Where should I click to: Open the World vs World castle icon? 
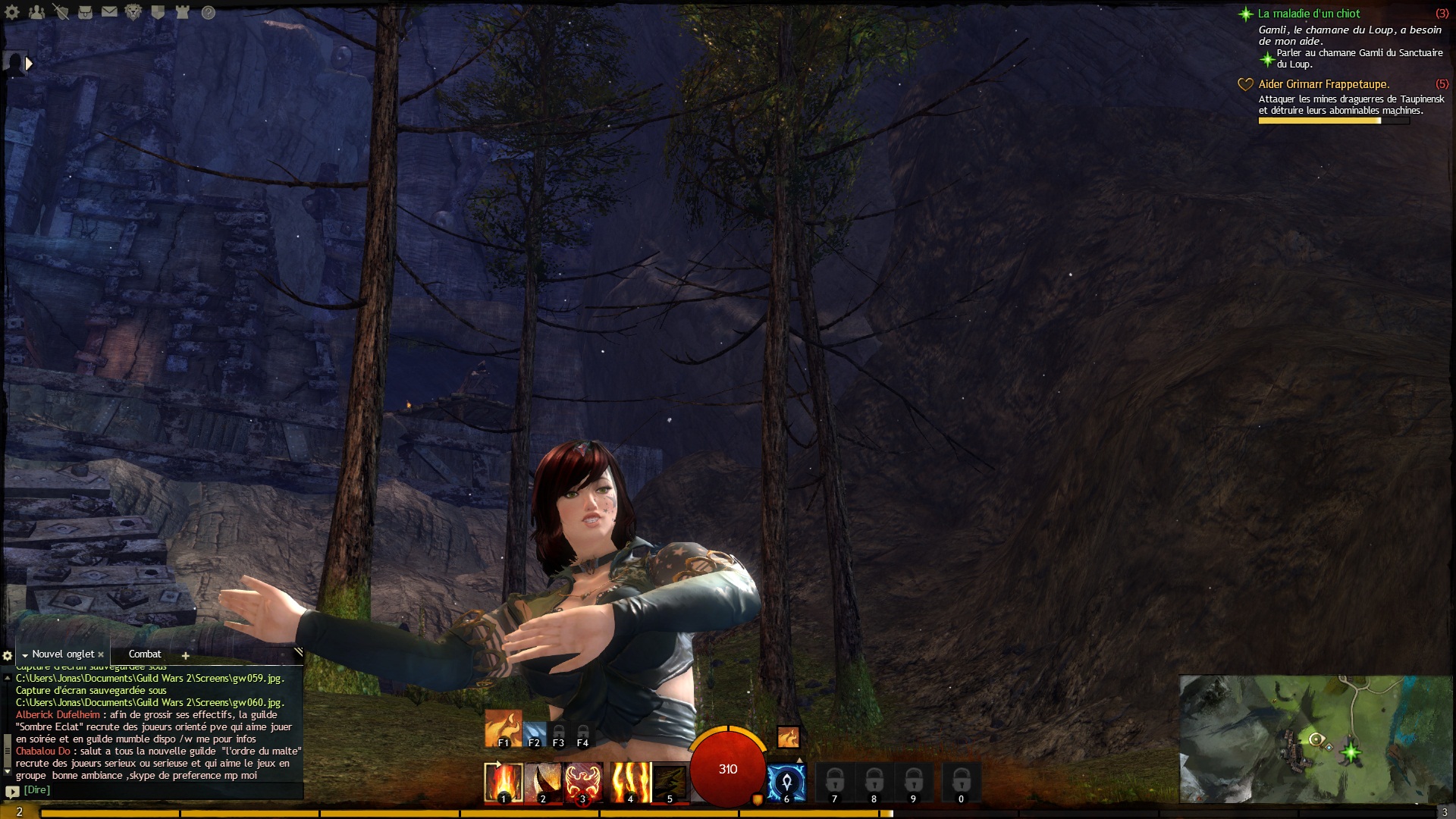(182, 12)
